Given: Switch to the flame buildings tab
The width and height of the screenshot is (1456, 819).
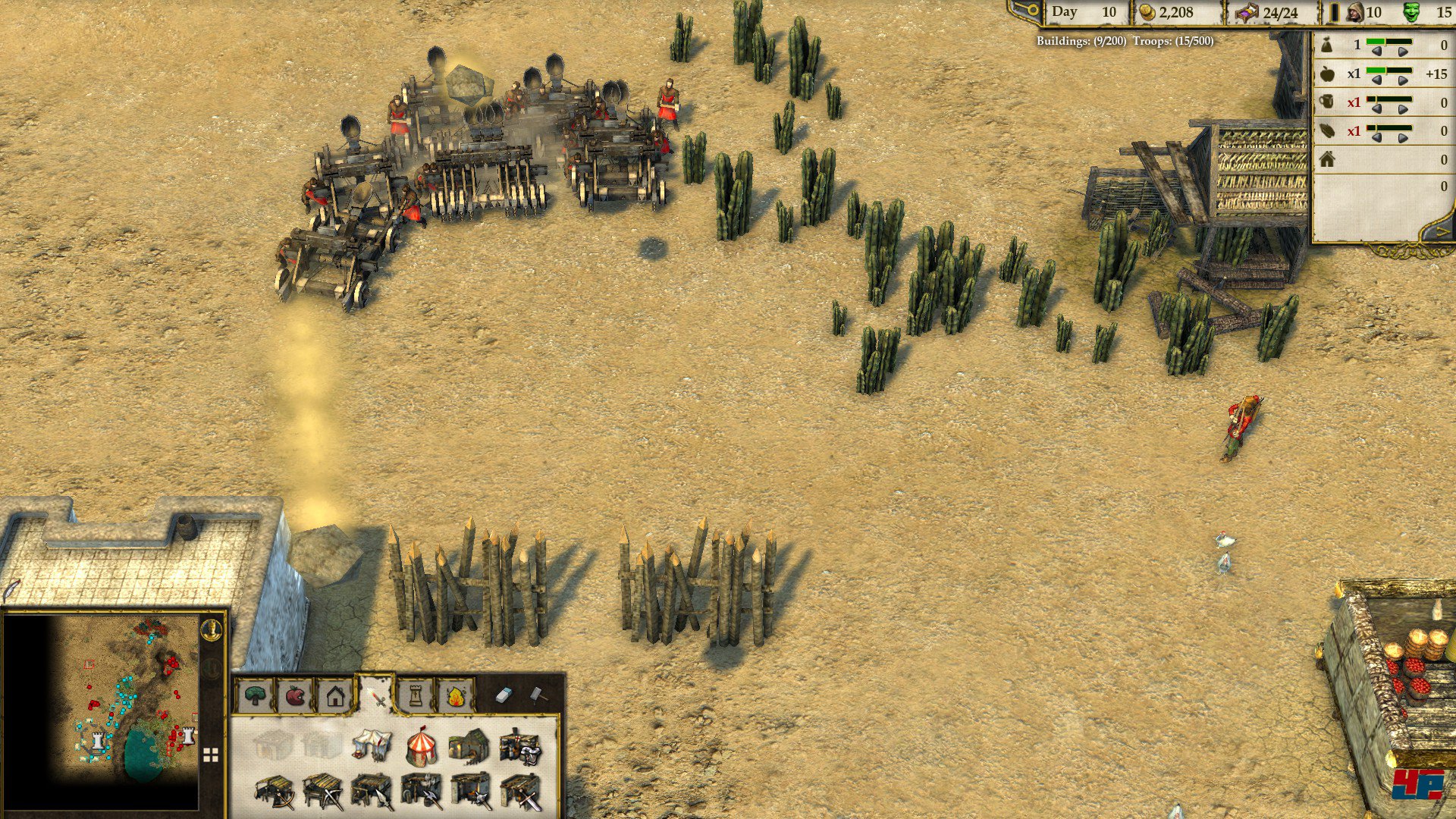Looking at the screenshot, I should [456, 695].
